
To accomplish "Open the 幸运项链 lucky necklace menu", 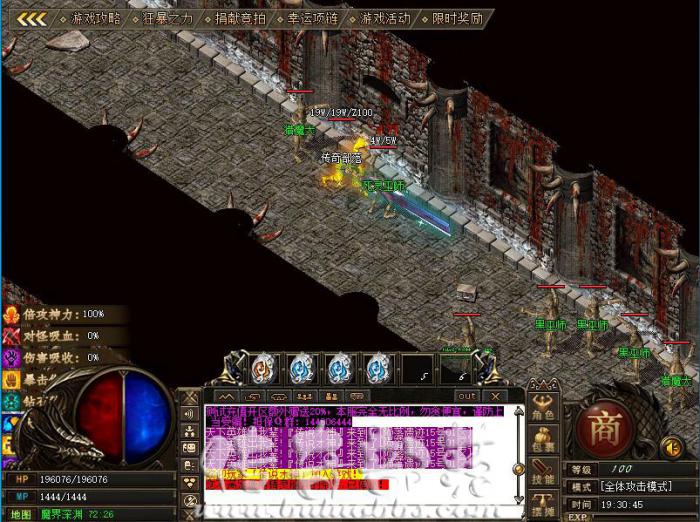I will (x=312, y=18).
